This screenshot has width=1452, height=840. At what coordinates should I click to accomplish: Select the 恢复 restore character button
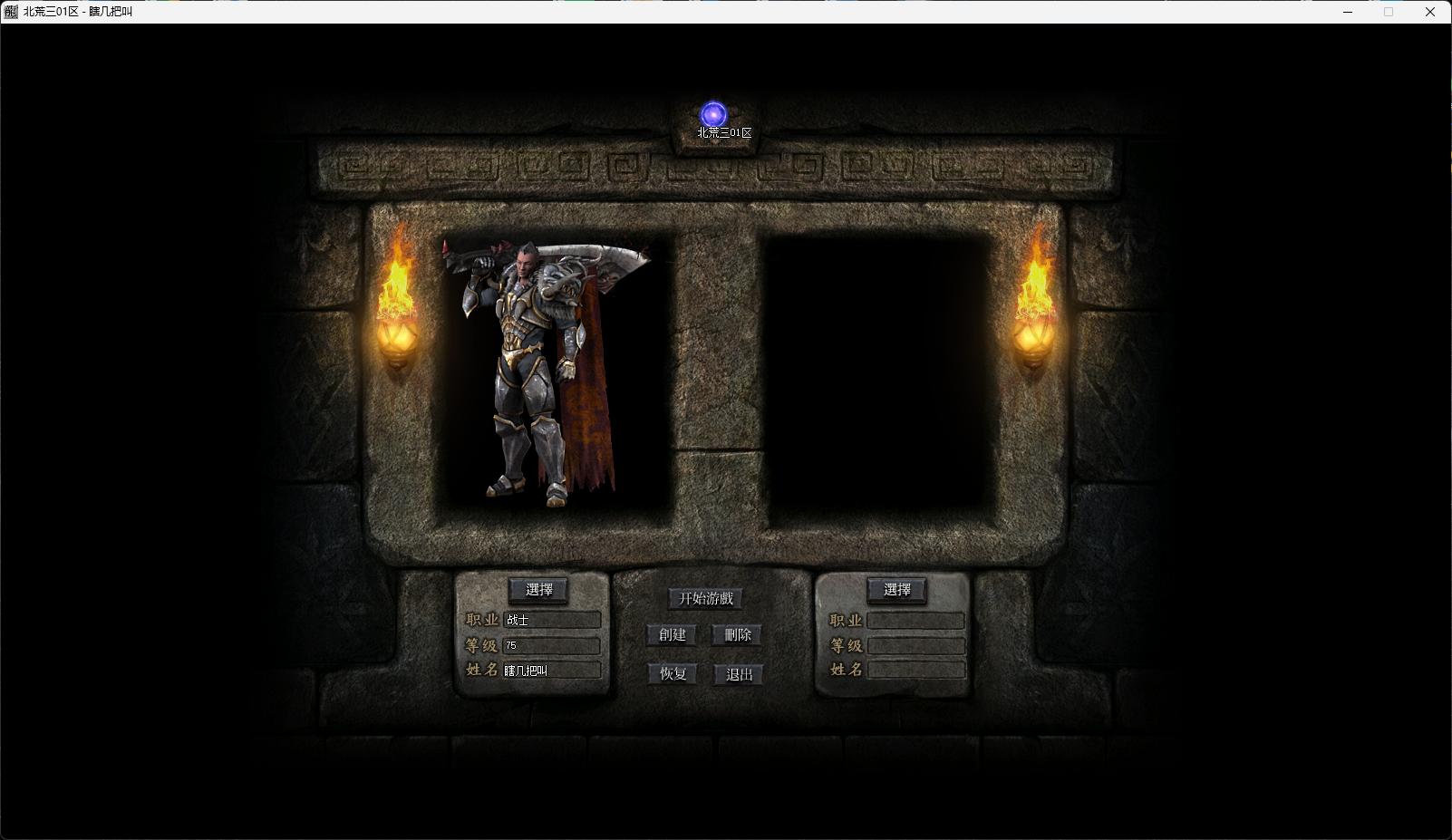673,674
